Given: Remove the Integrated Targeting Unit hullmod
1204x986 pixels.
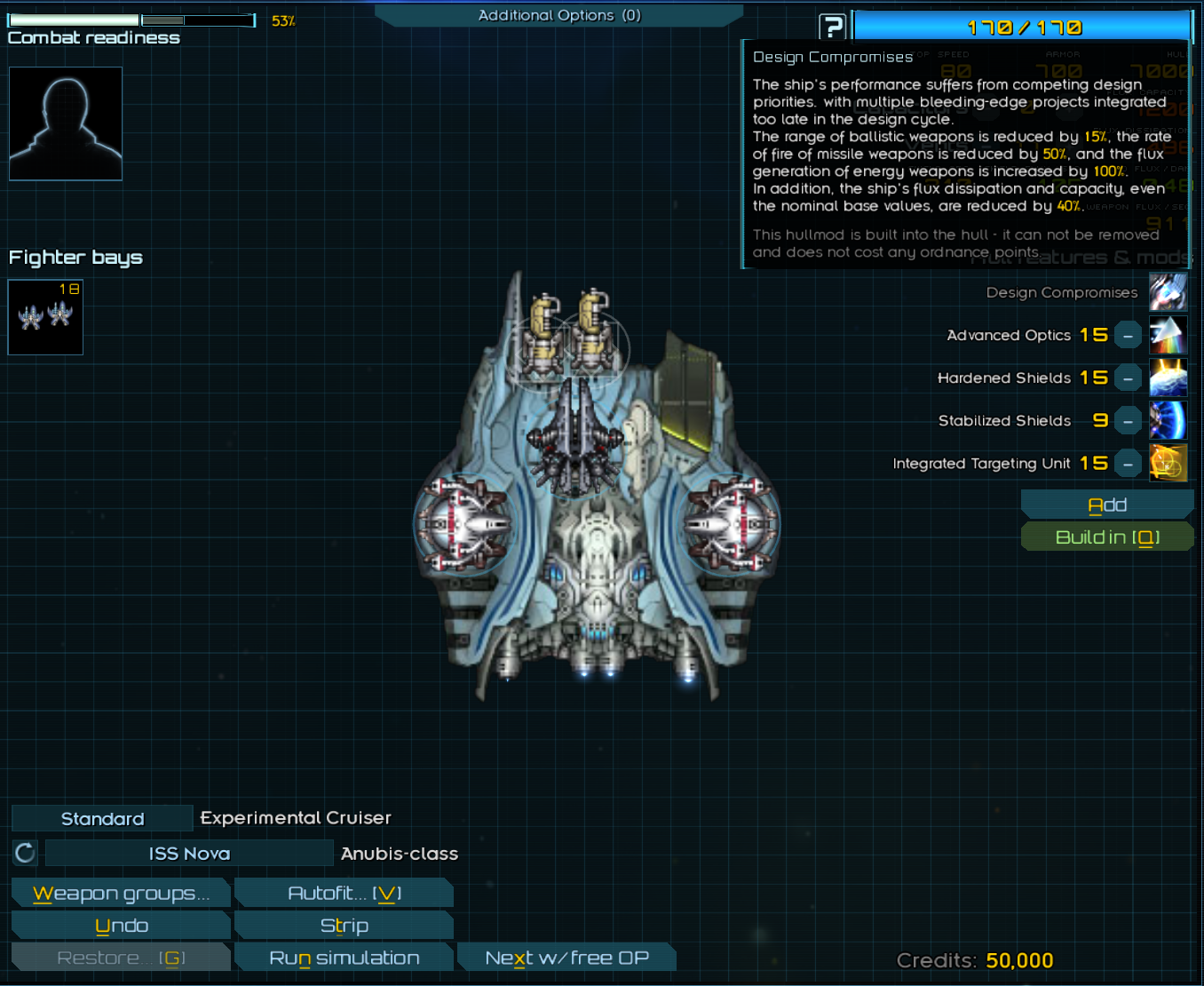Looking at the screenshot, I should (x=1128, y=464).
